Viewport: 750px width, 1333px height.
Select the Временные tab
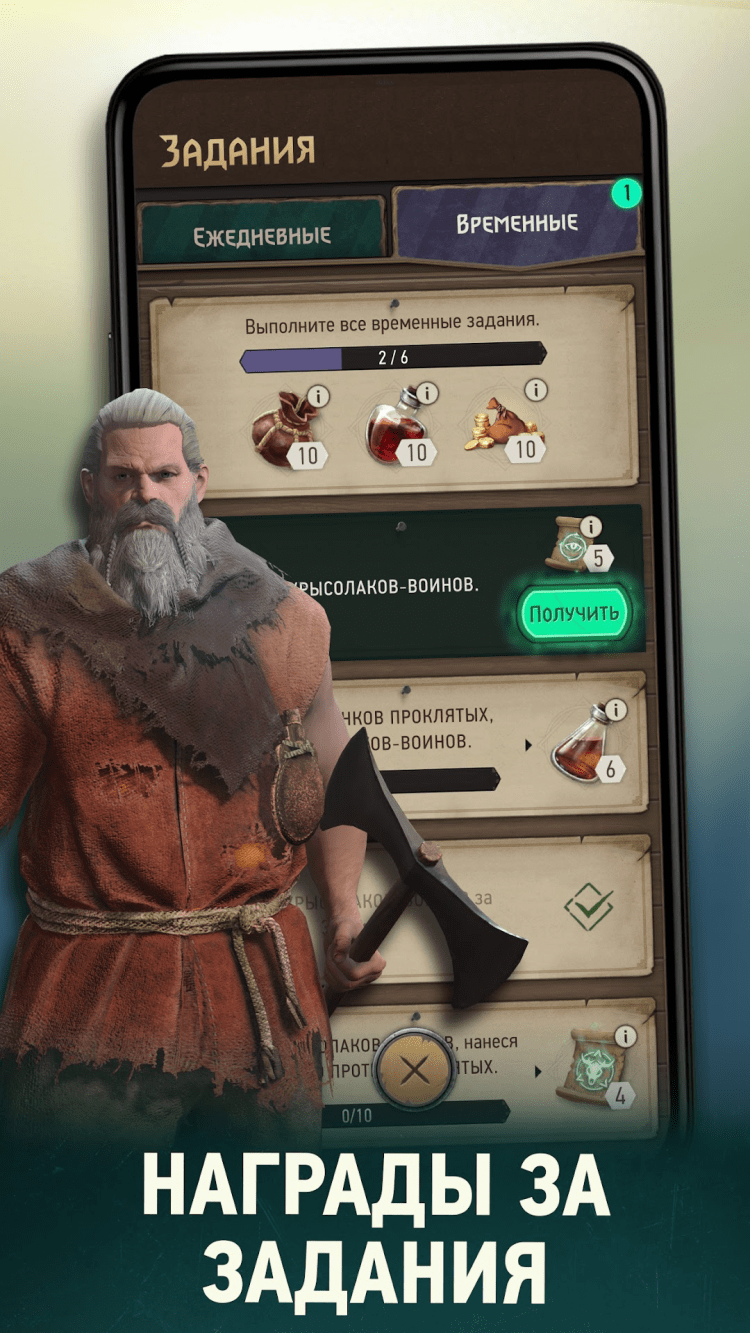click(516, 223)
